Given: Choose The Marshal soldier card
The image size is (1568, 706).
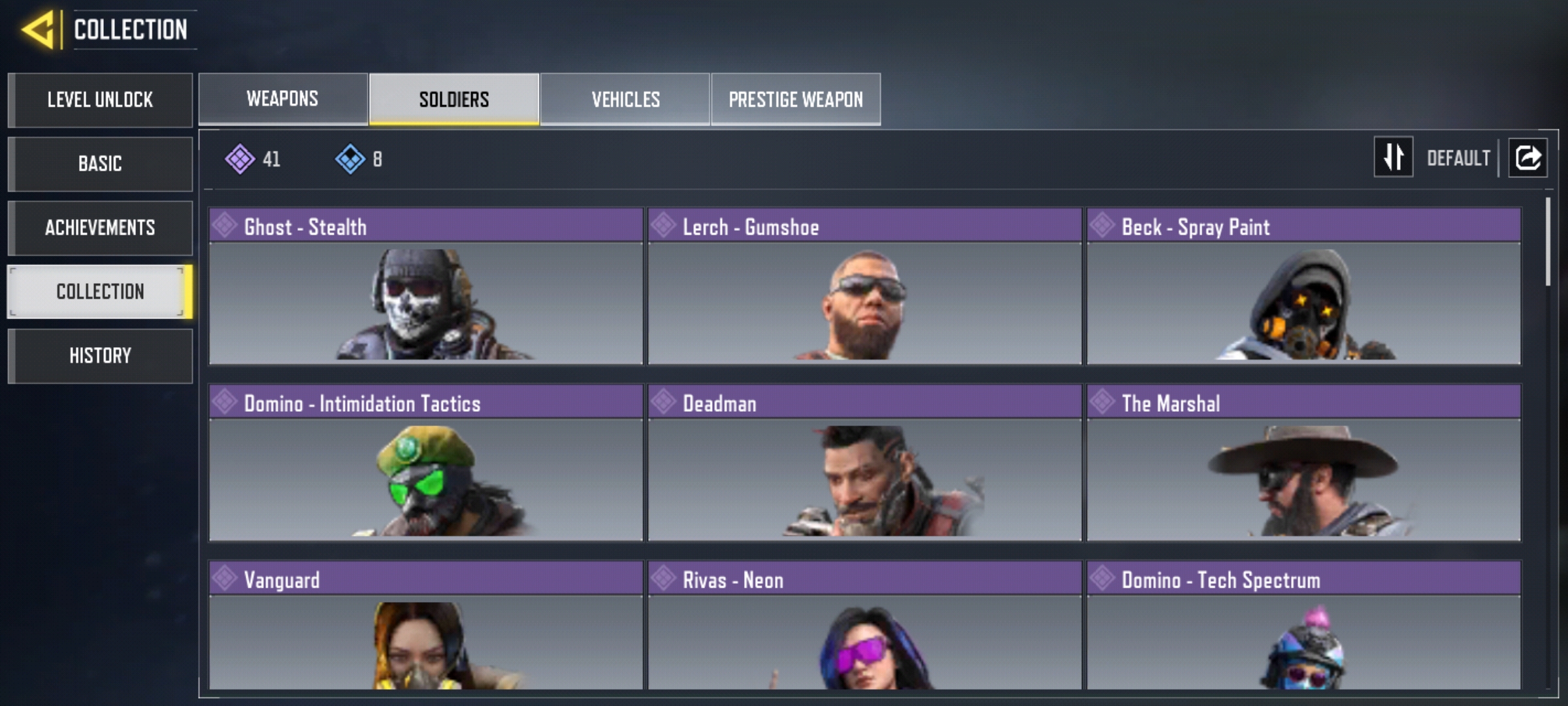Looking at the screenshot, I should tap(1303, 463).
